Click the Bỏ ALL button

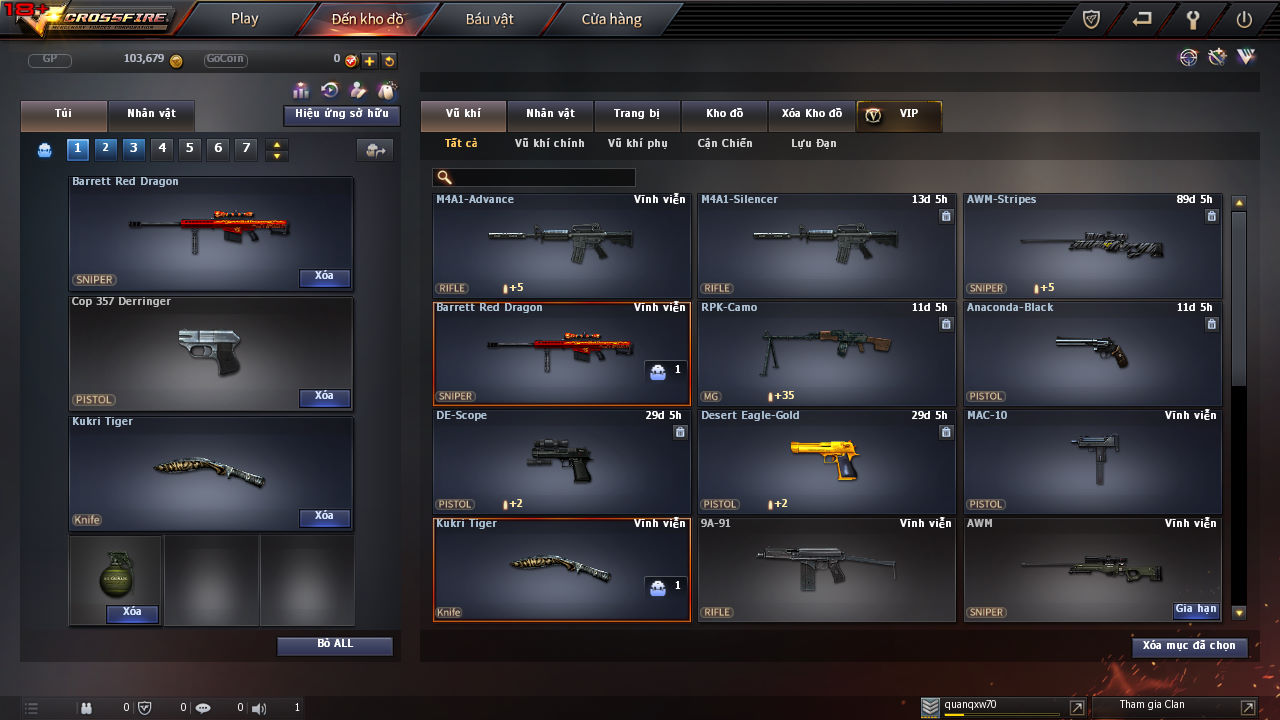(335, 645)
